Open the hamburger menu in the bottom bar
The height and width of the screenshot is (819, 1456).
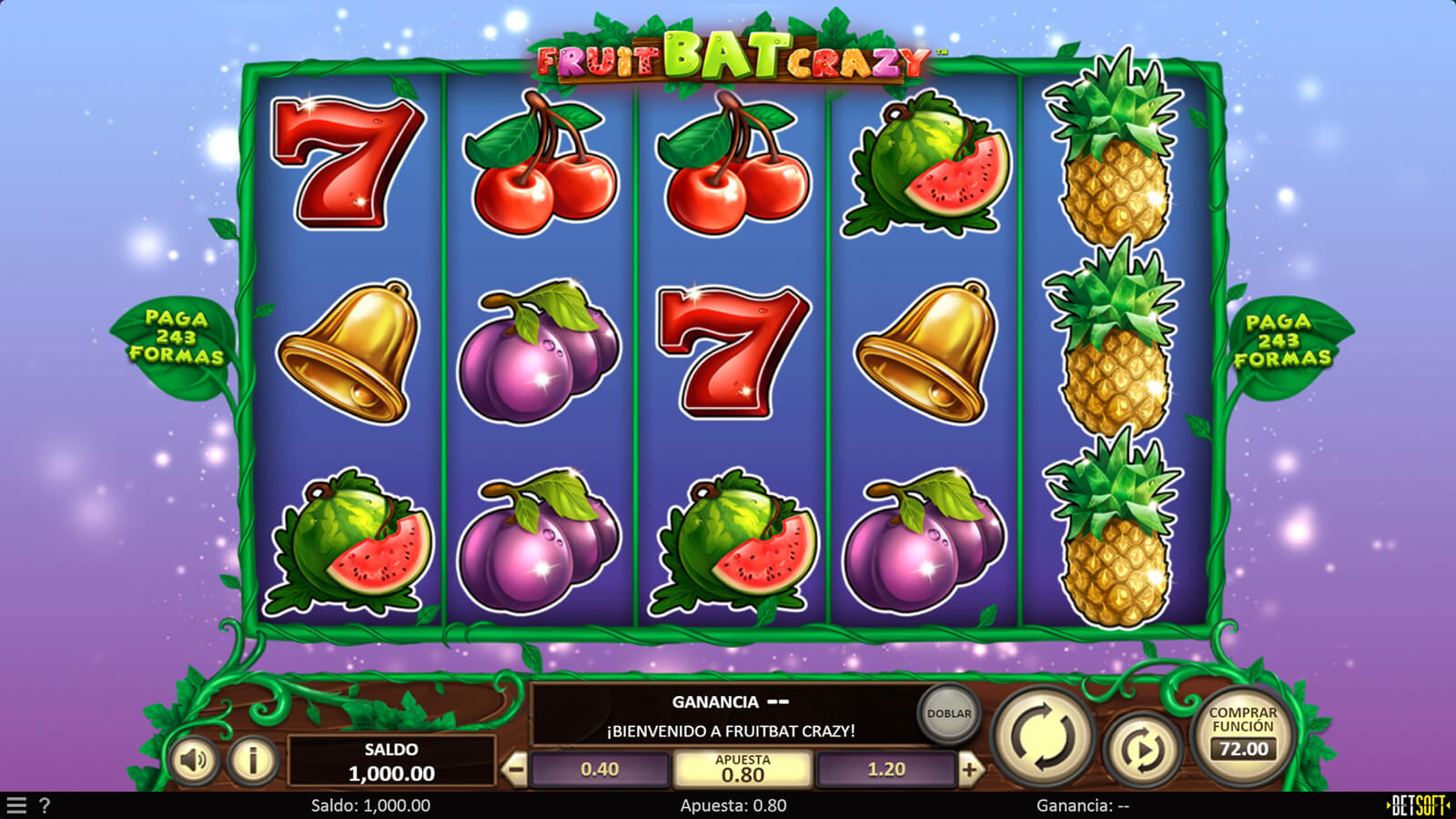[16, 805]
